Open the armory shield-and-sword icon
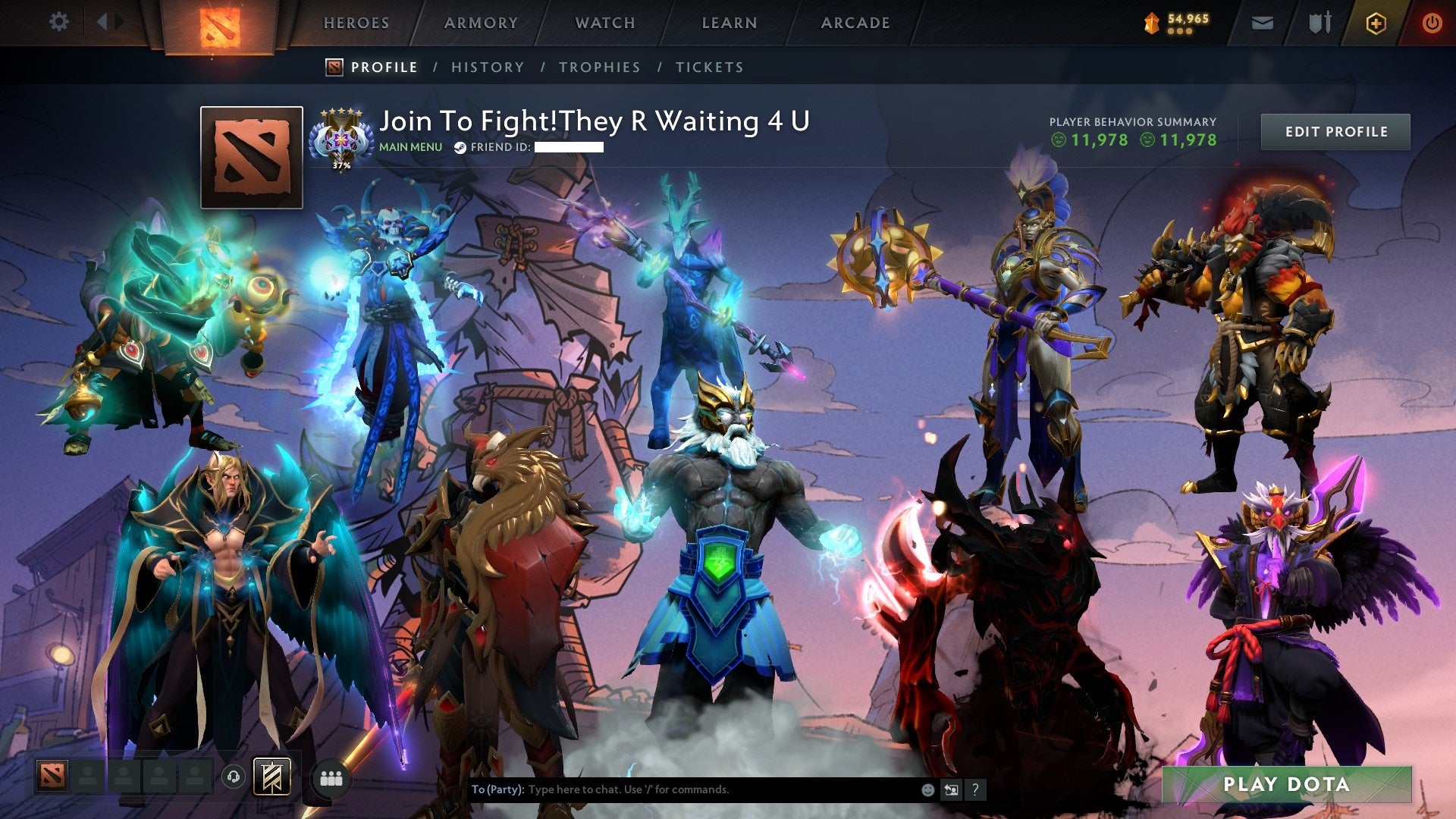 coord(1320,22)
